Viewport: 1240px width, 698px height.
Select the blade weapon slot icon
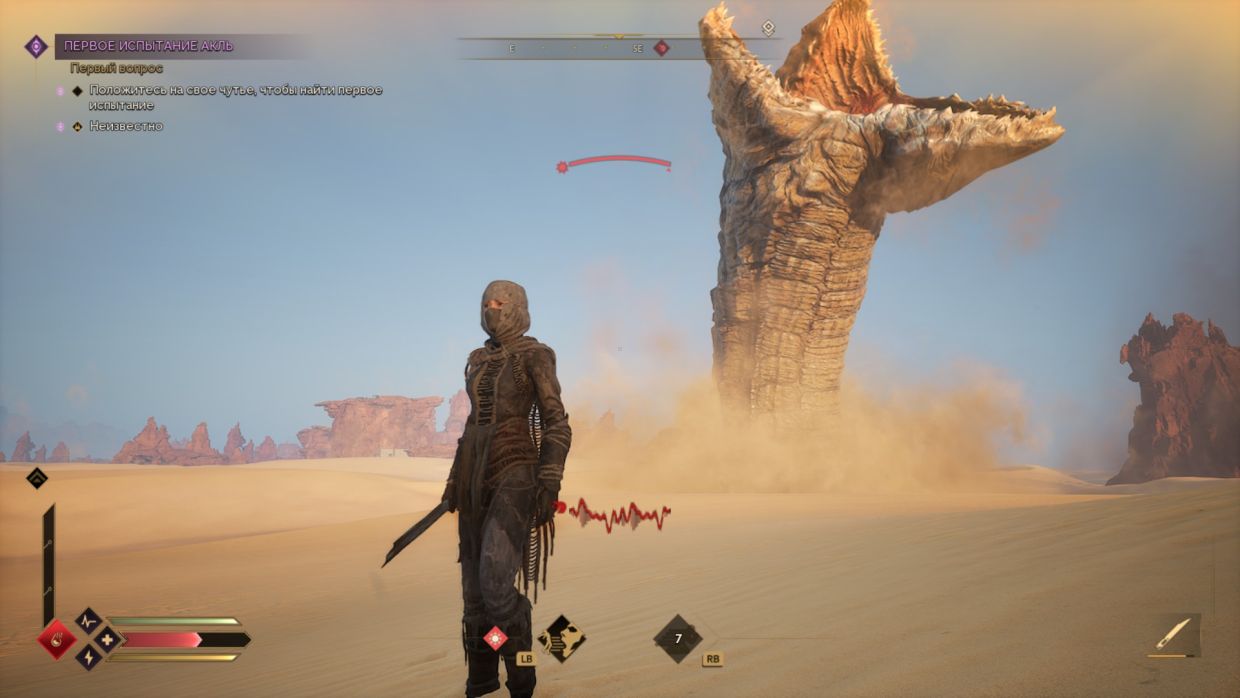(1174, 634)
